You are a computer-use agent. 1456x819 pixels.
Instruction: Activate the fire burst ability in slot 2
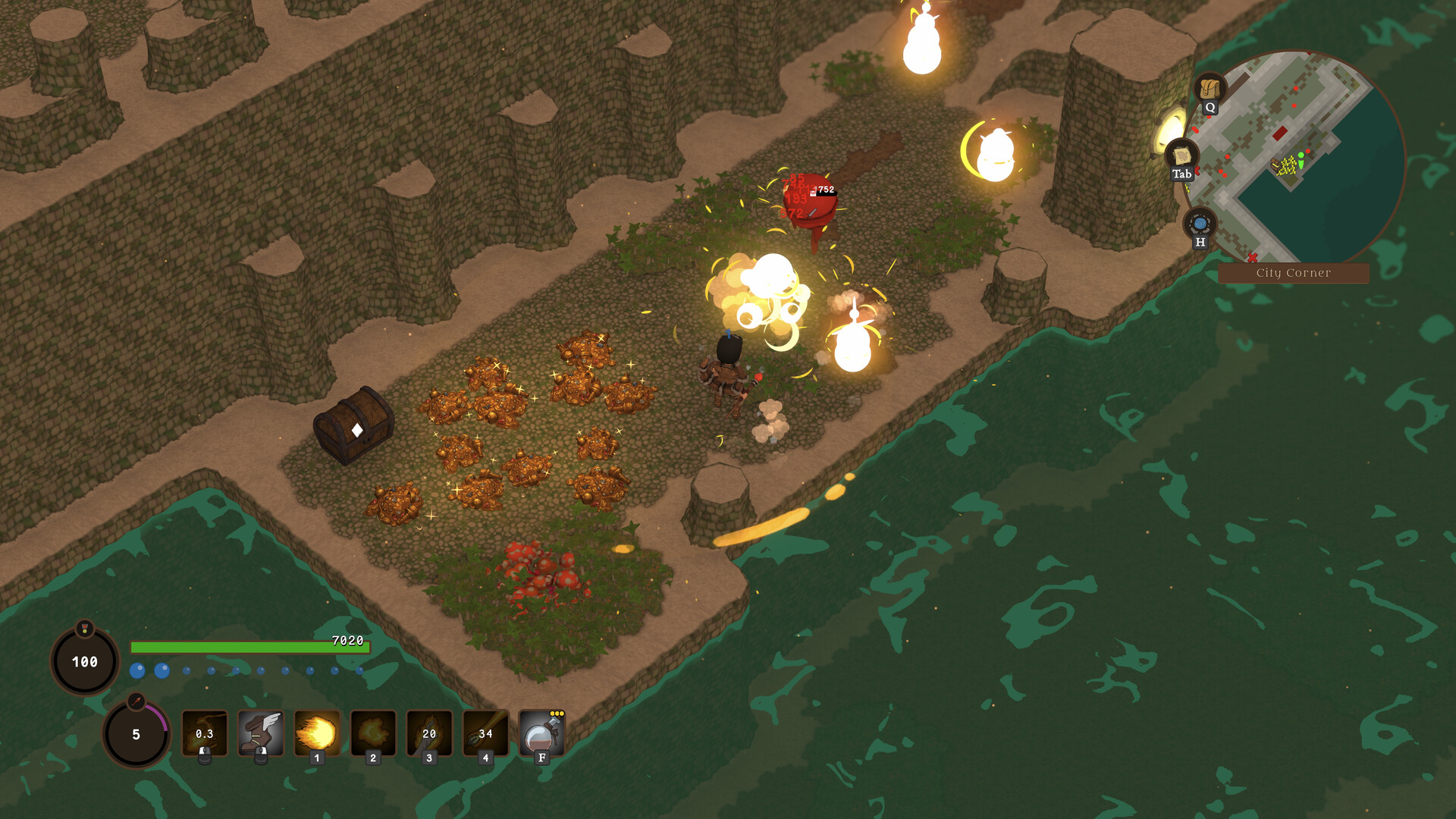[373, 733]
